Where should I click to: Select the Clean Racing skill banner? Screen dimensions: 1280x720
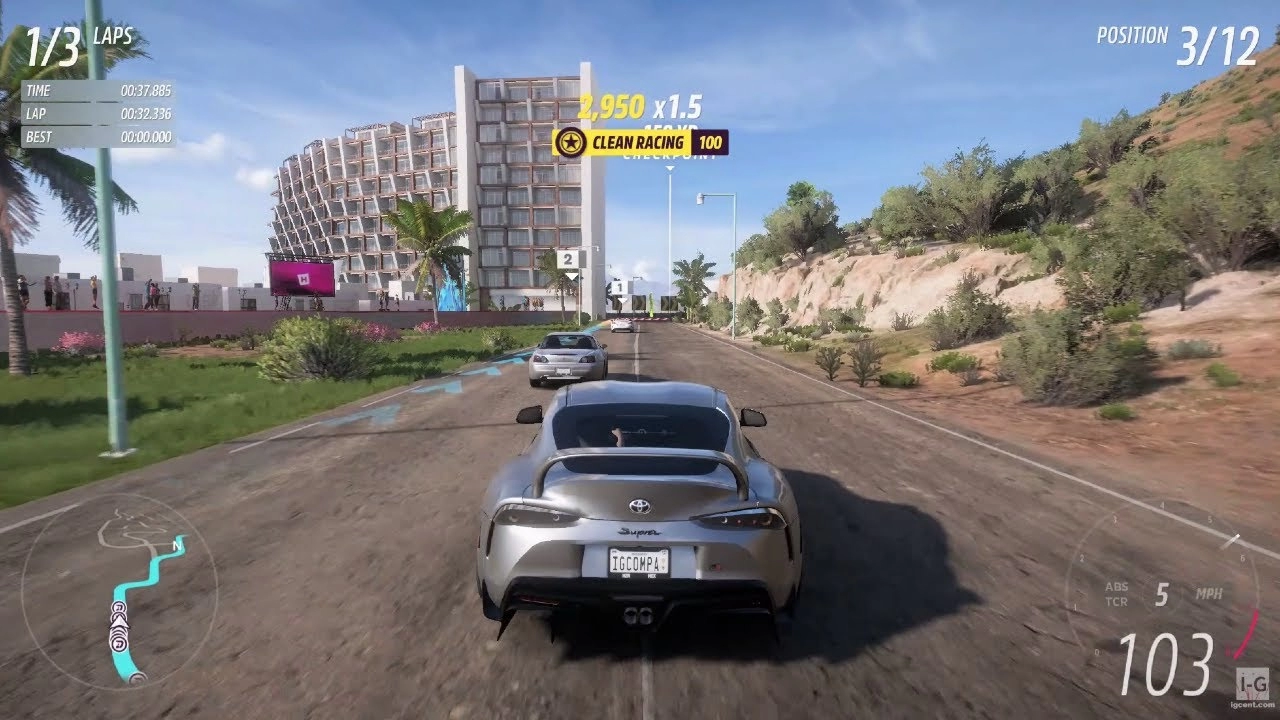(x=640, y=142)
